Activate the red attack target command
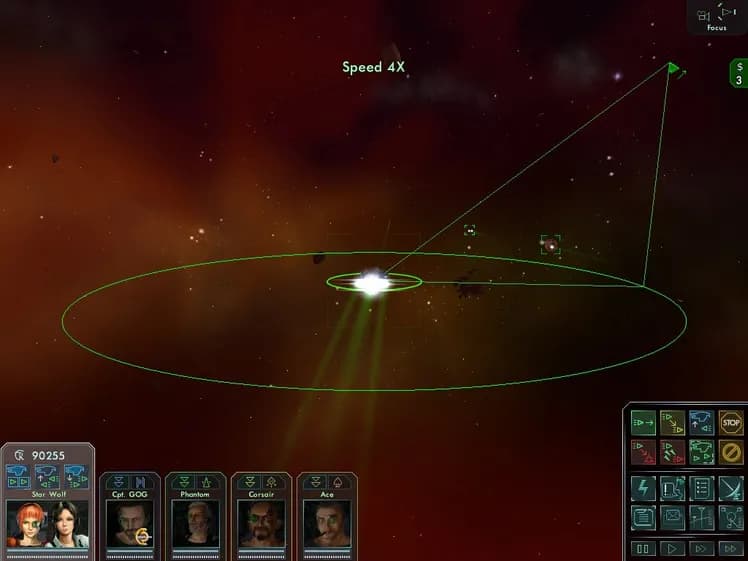 coord(644,452)
